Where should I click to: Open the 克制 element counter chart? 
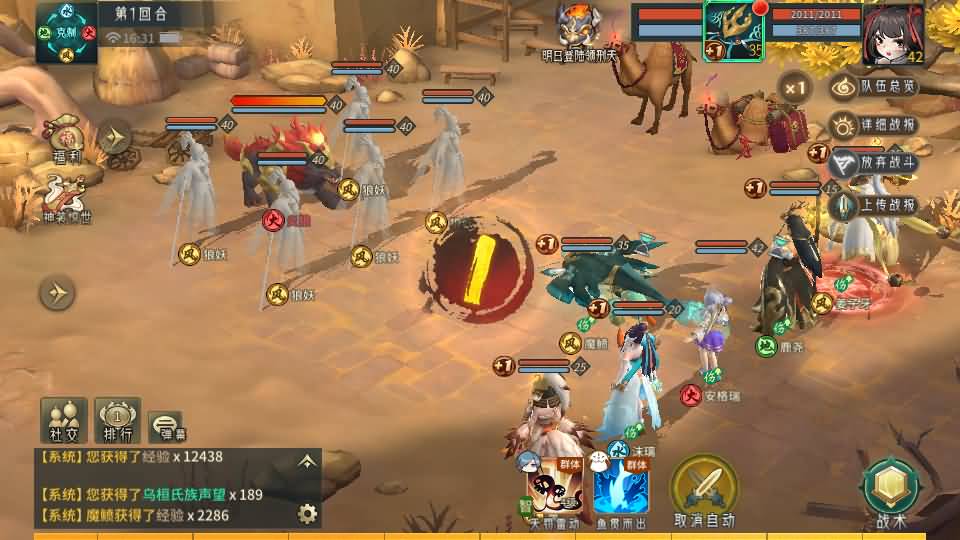[x=66, y=32]
